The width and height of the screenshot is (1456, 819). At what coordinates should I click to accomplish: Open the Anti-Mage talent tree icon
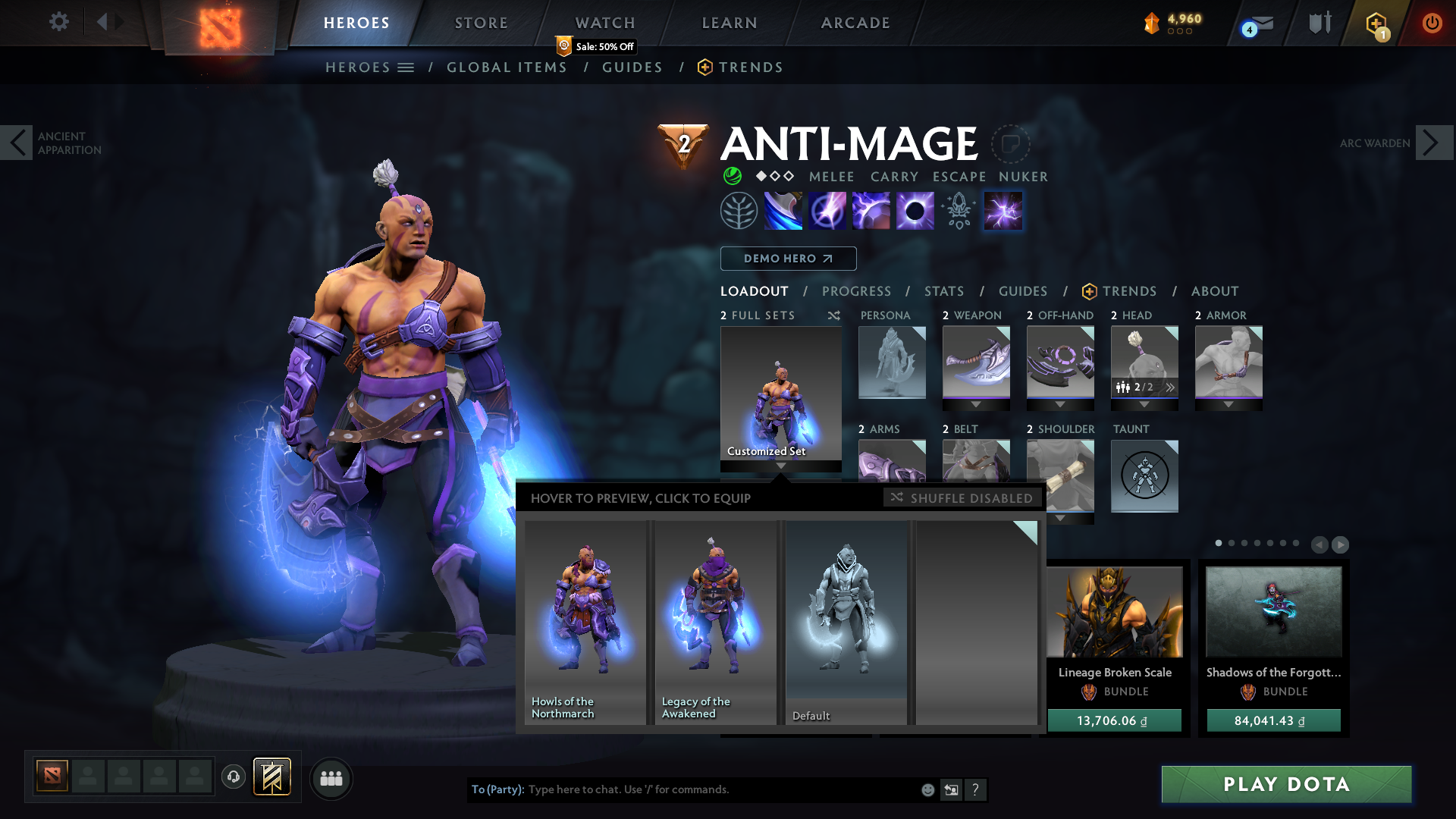(x=739, y=210)
